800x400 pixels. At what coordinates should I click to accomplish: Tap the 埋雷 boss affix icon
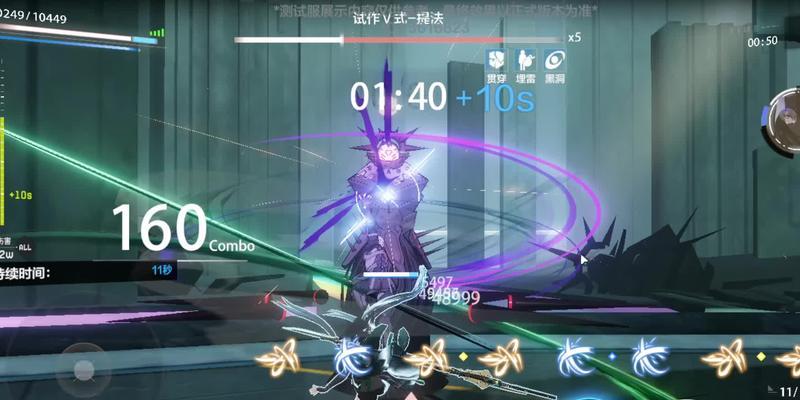tap(524, 57)
